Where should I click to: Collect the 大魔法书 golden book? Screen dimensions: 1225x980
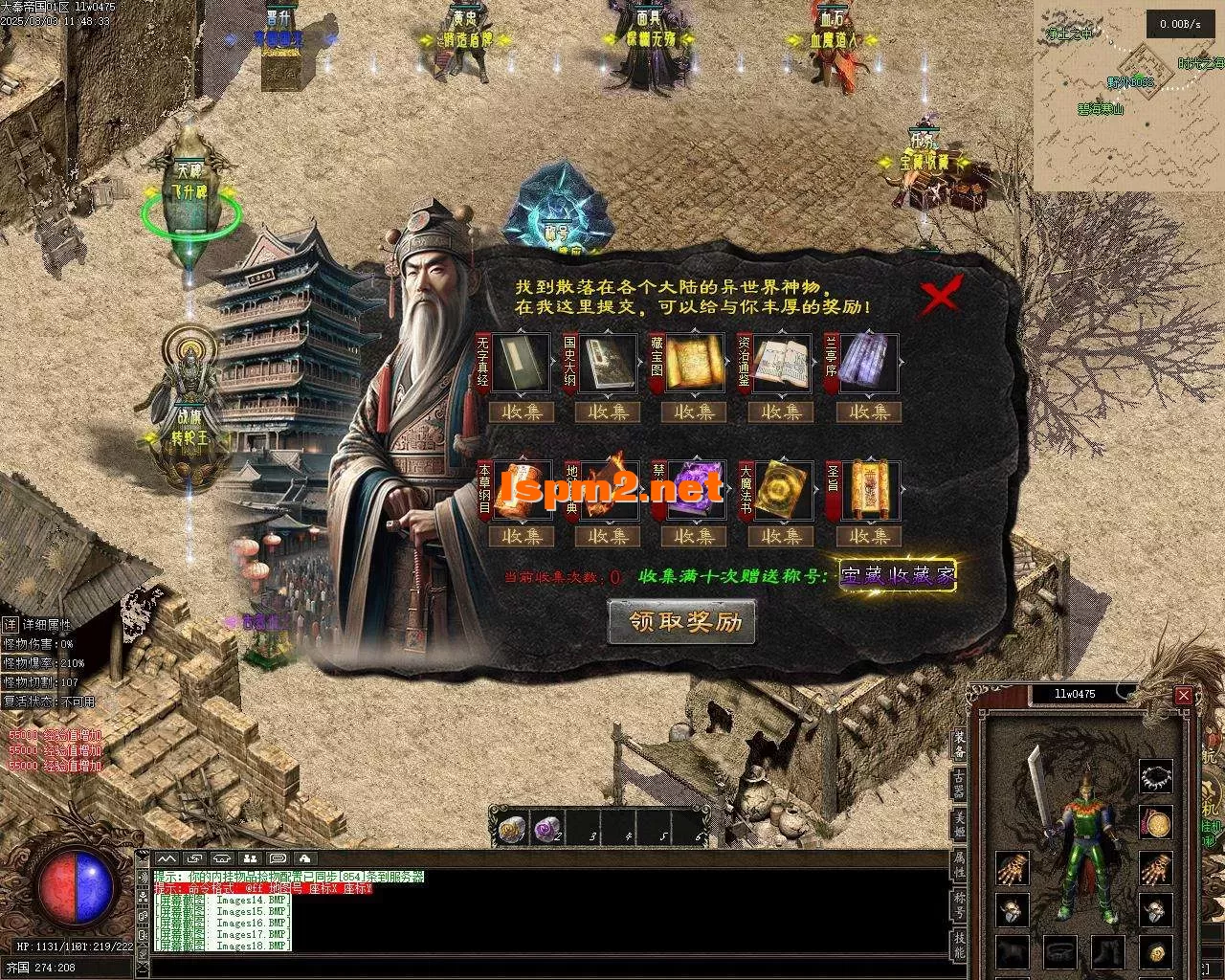tap(781, 537)
